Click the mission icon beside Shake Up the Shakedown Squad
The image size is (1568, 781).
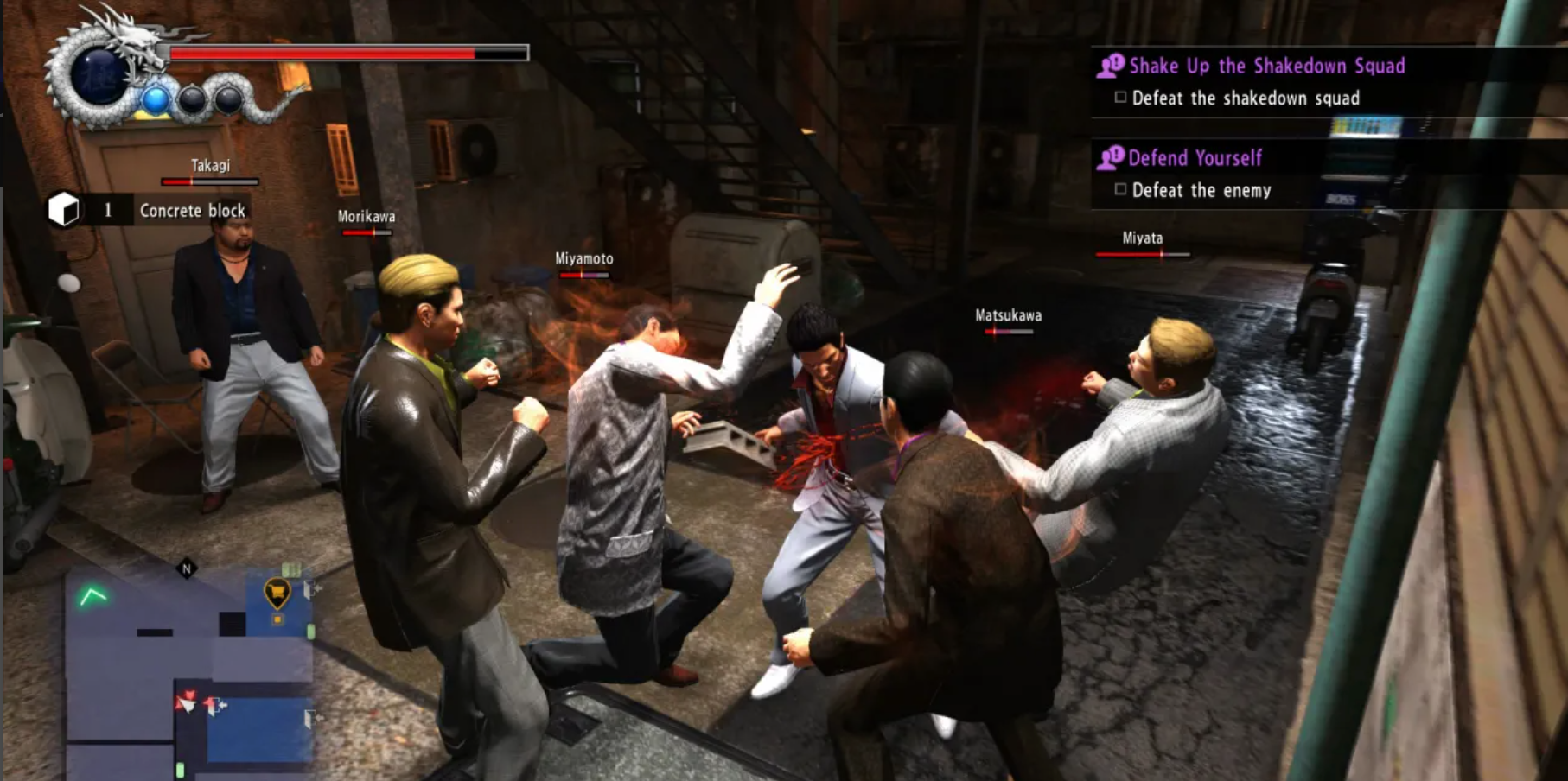click(1110, 66)
